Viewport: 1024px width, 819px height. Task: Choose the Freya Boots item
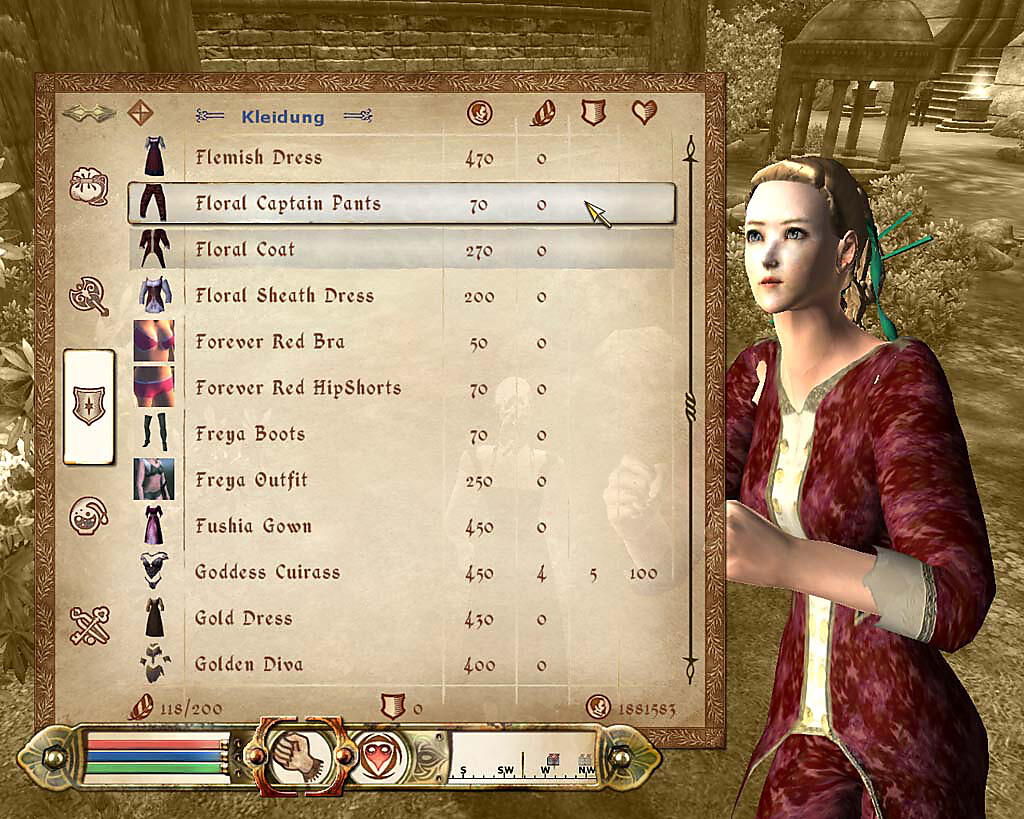coord(250,434)
